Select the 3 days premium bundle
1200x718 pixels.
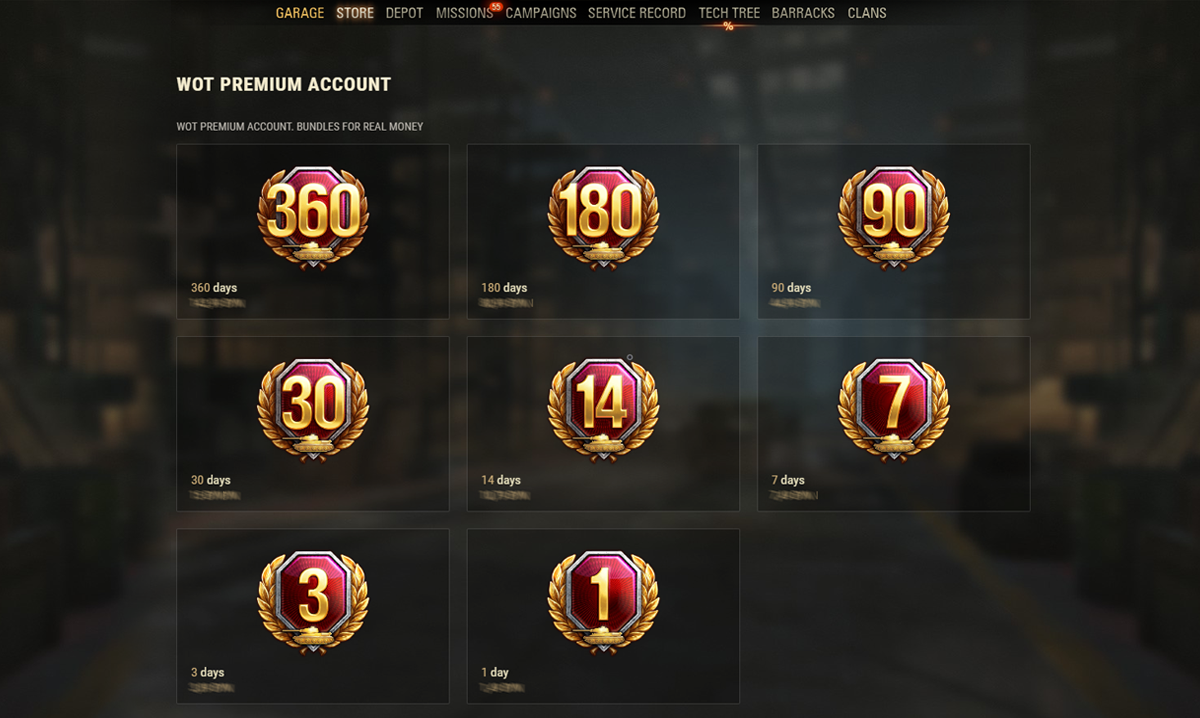click(313, 616)
